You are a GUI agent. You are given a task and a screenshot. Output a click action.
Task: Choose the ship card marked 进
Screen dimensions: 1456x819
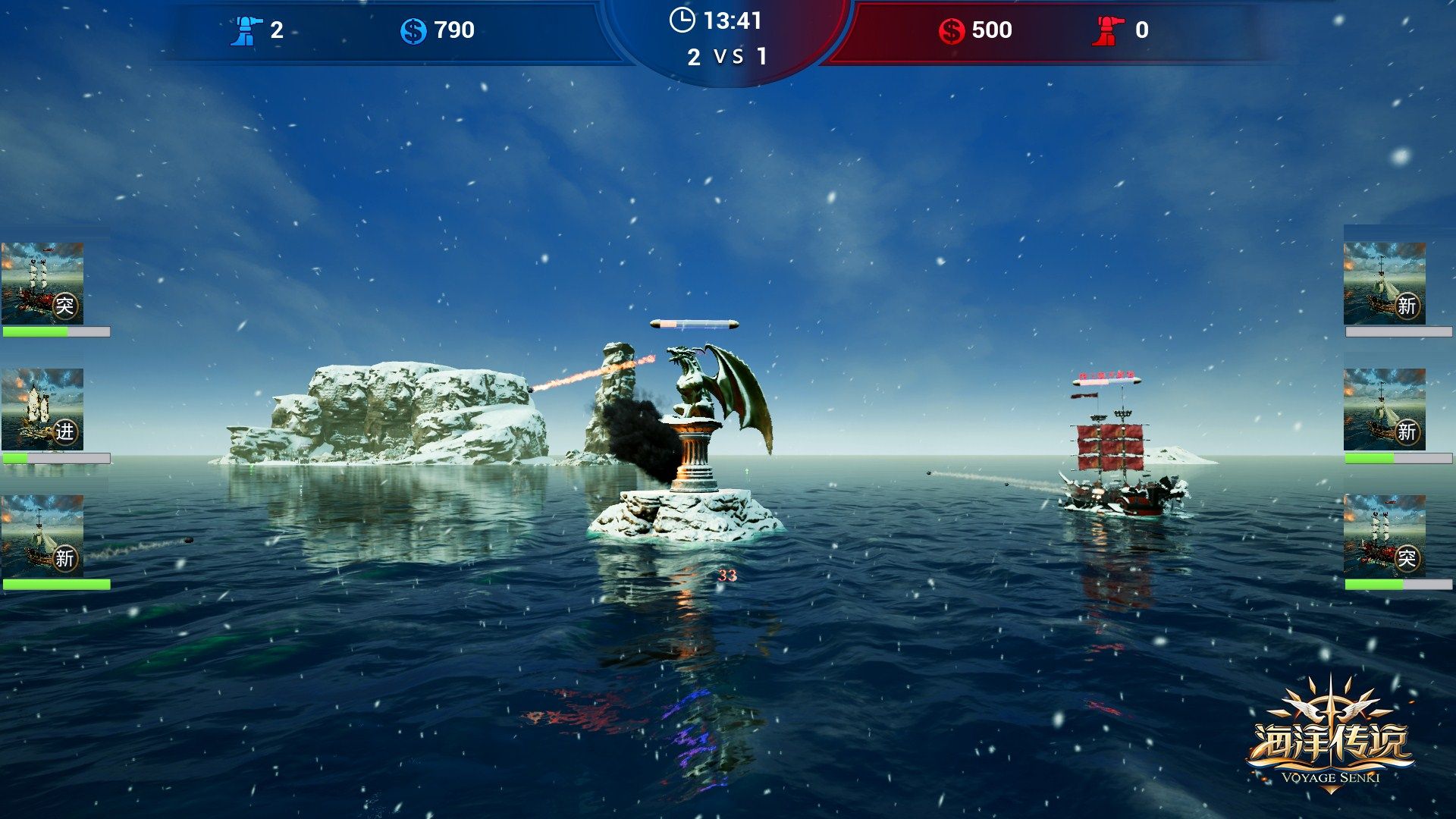[x=42, y=409]
